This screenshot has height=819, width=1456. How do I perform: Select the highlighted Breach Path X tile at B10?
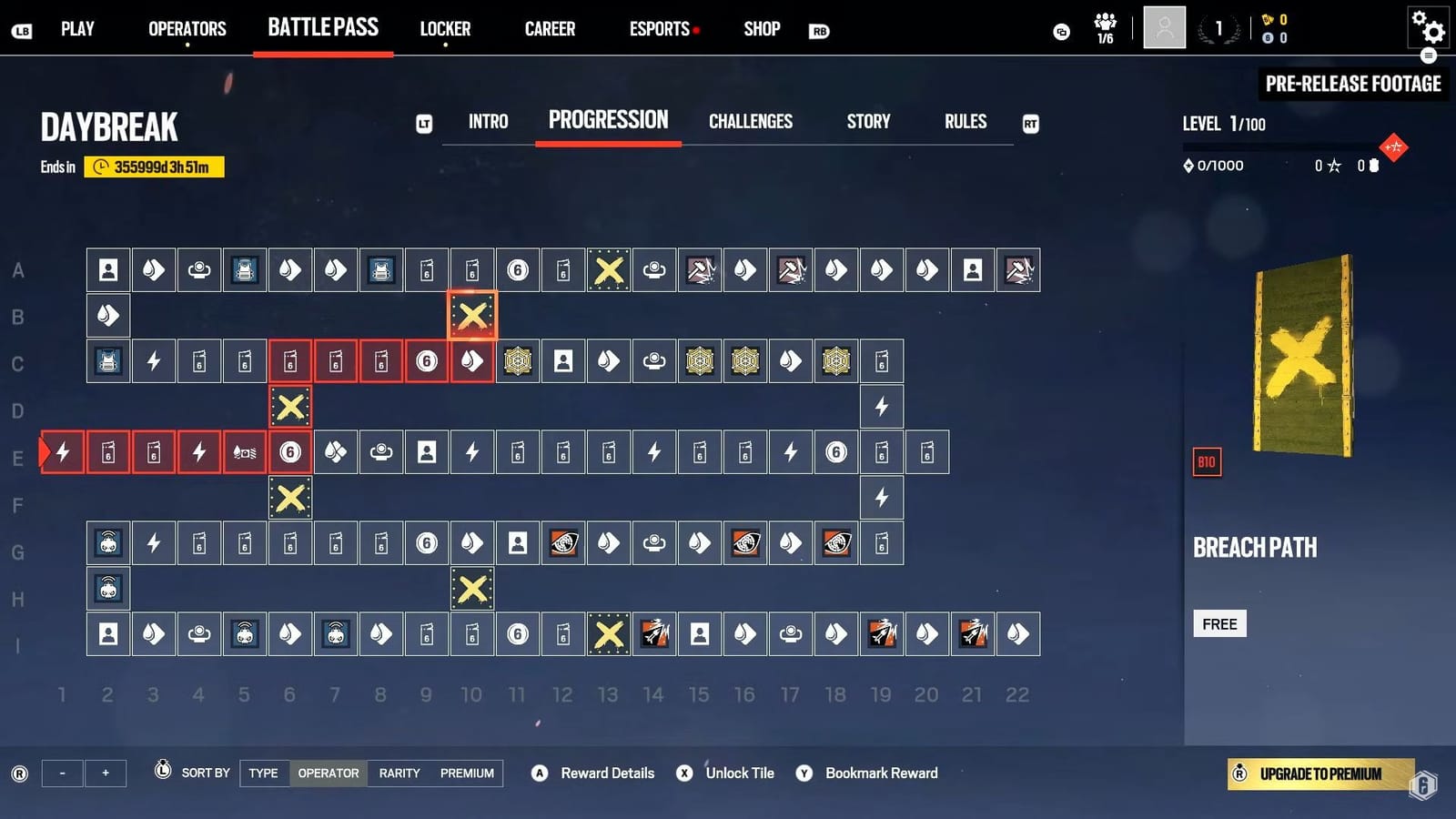click(471, 316)
